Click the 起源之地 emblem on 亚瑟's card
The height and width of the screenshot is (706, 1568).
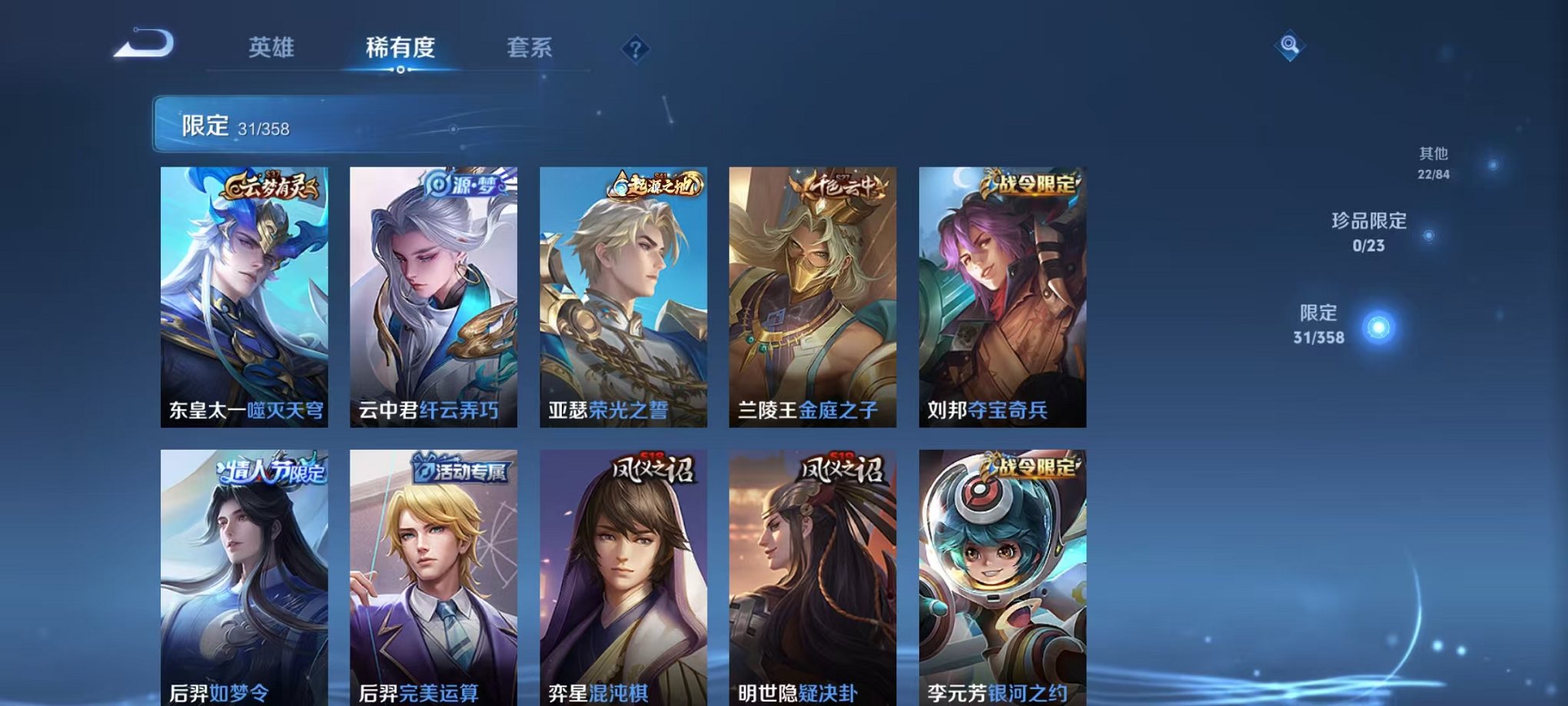pyautogui.click(x=657, y=185)
